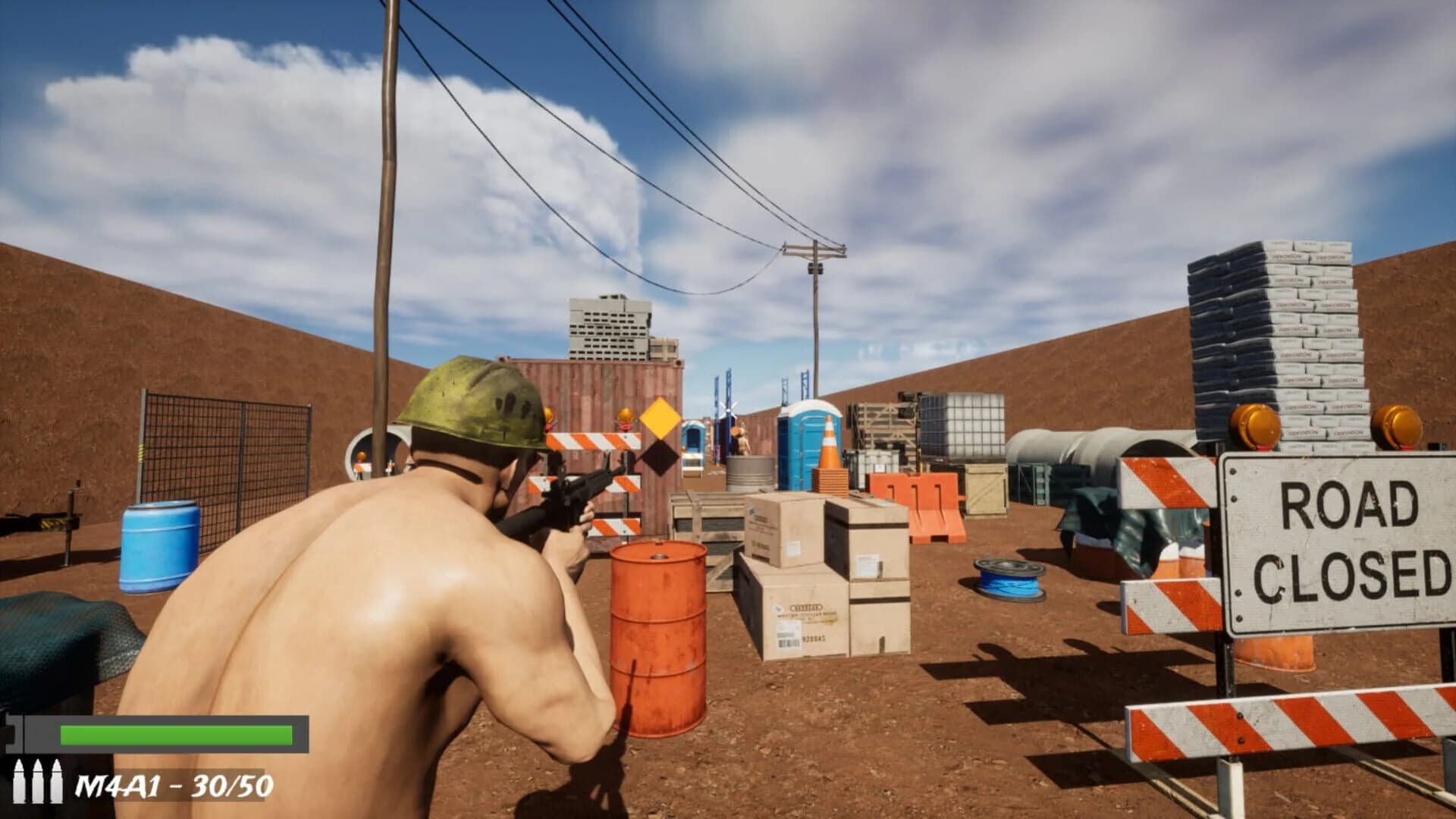The width and height of the screenshot is (1456, 819).
Task: Click the green health bar
Action: [x=174, y=734]
